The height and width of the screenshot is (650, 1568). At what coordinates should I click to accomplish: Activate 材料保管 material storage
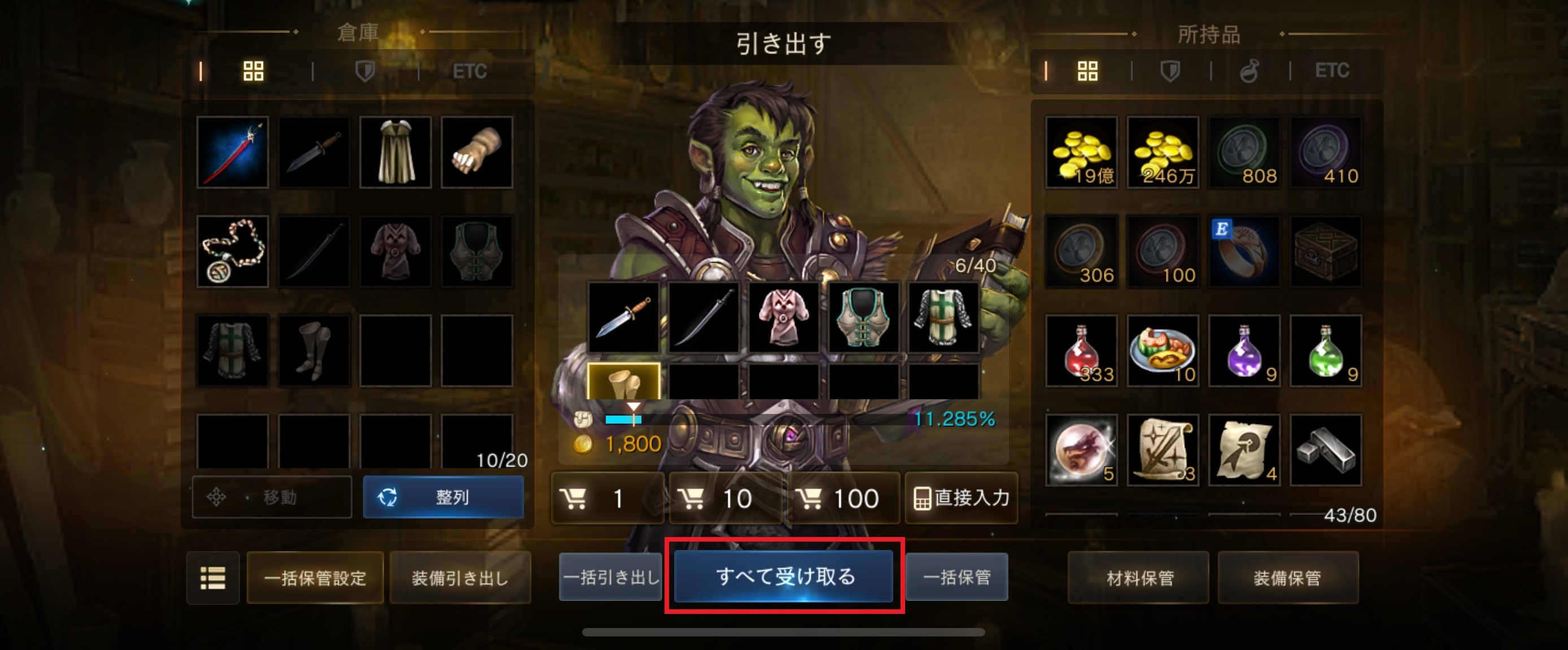pyautogui.click(x=1138, y=578)
